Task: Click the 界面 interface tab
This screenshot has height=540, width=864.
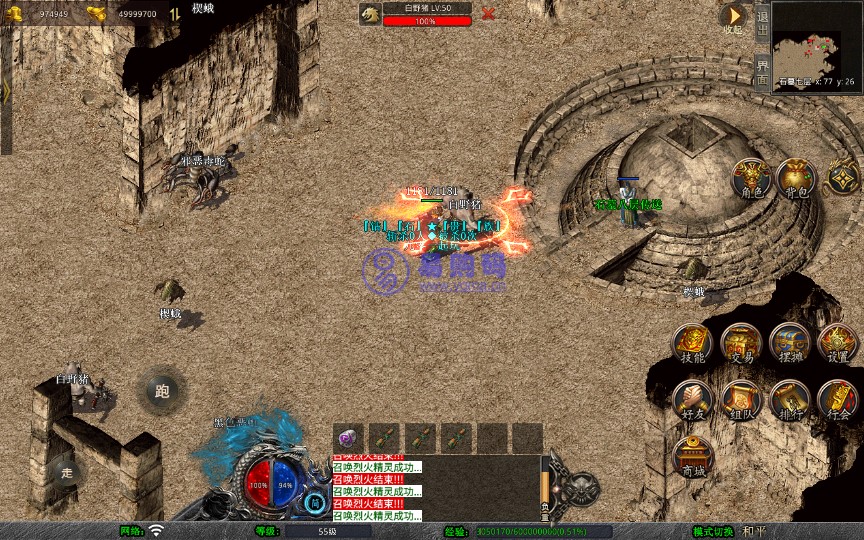Action: 762,69
